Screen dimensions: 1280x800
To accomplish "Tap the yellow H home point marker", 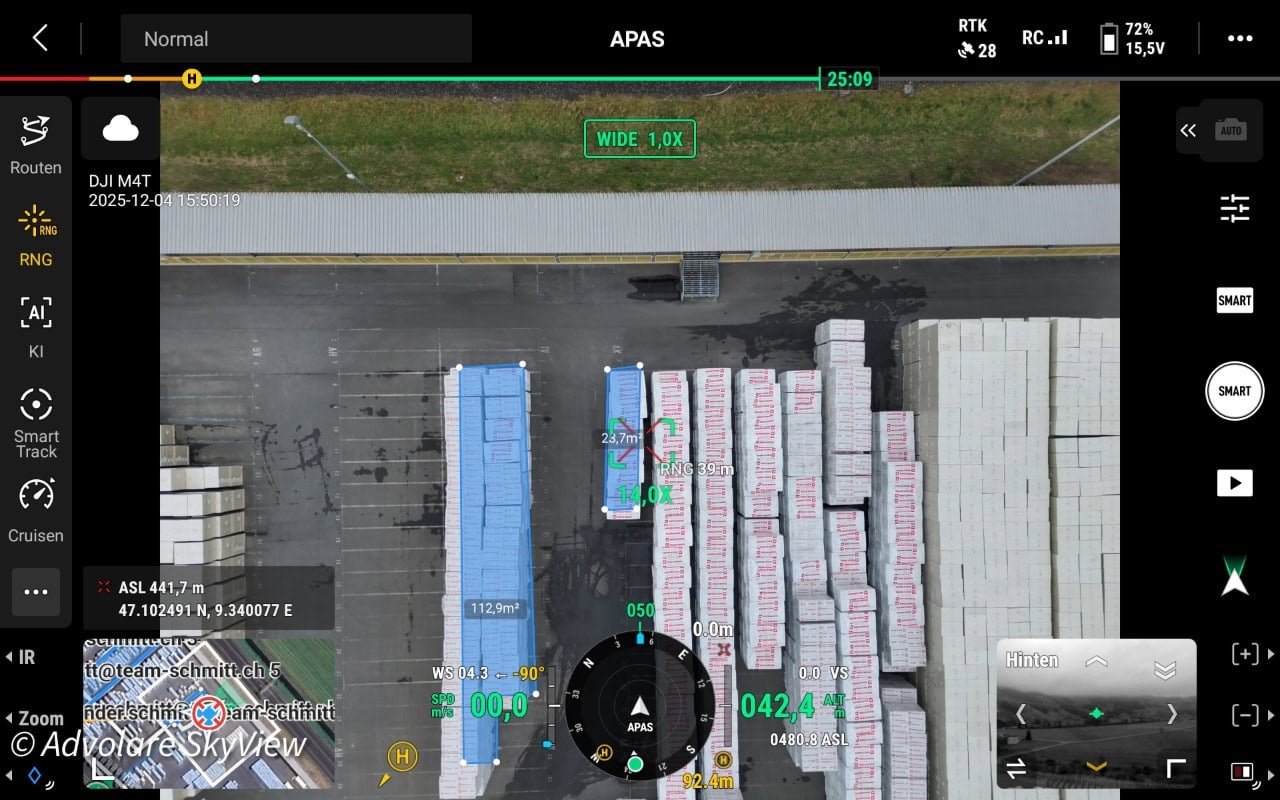I will coord(401,758).
